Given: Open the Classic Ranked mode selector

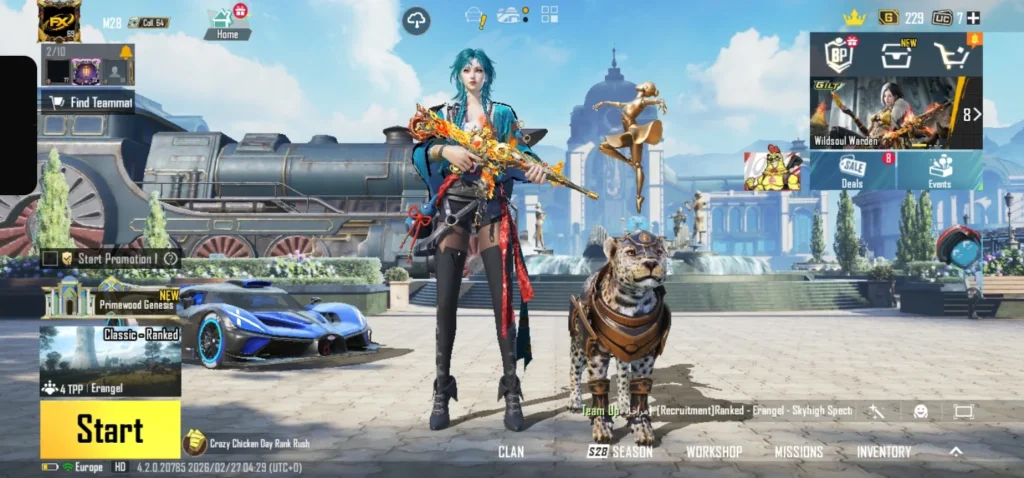Looking at the screenshot, I should [x=110, y=359].
